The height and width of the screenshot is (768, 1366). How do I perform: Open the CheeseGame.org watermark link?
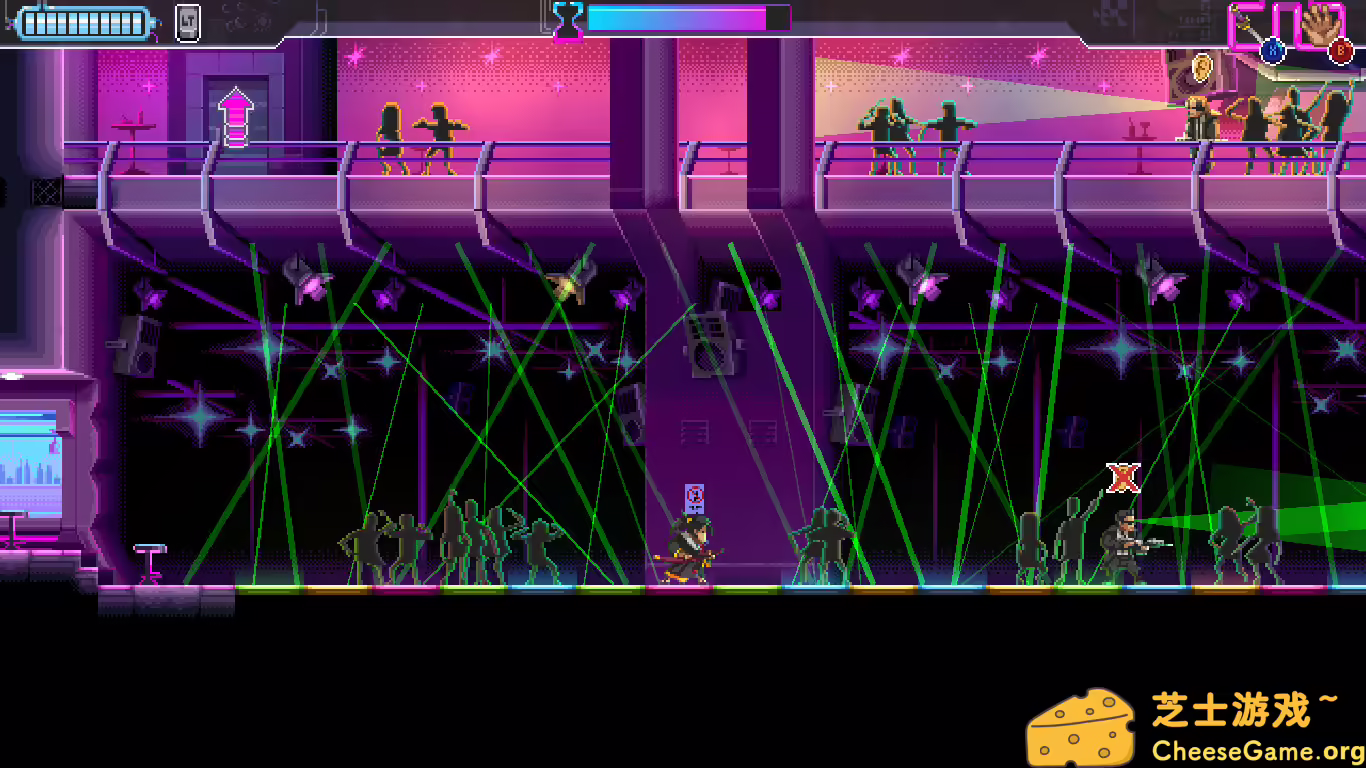click(1257, 750)
